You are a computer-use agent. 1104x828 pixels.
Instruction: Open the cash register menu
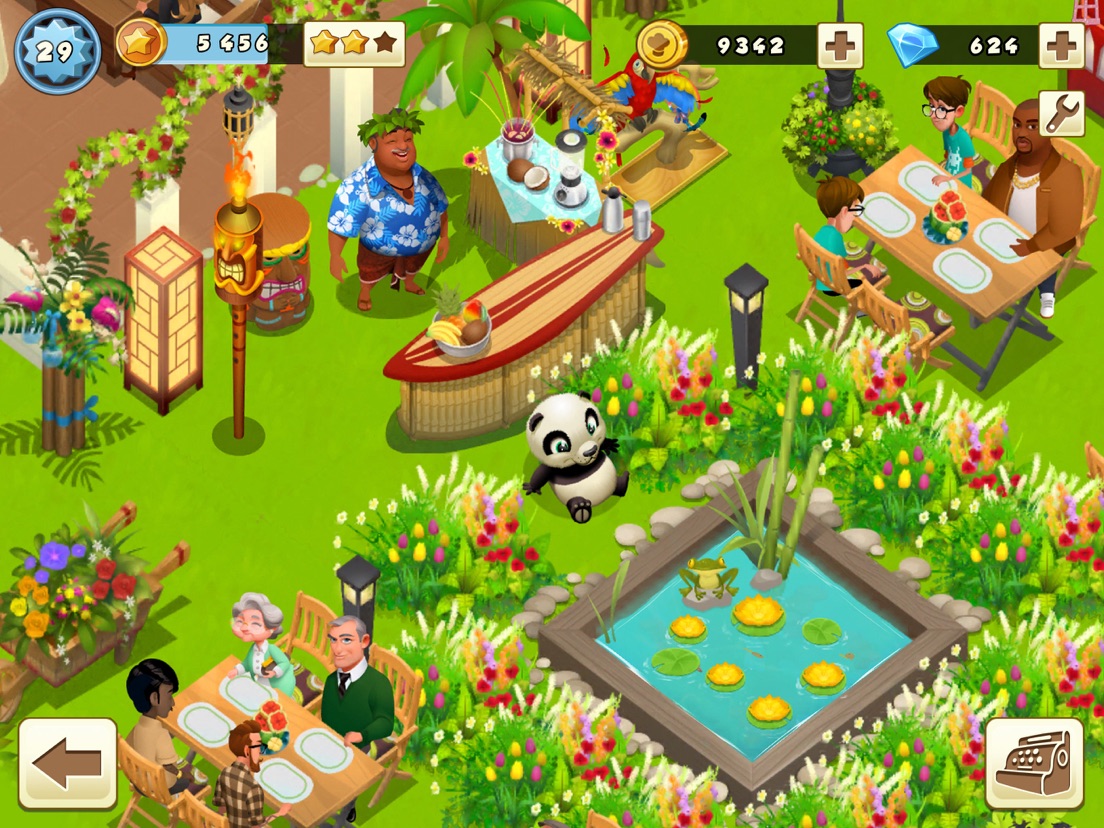(1034, 763)
